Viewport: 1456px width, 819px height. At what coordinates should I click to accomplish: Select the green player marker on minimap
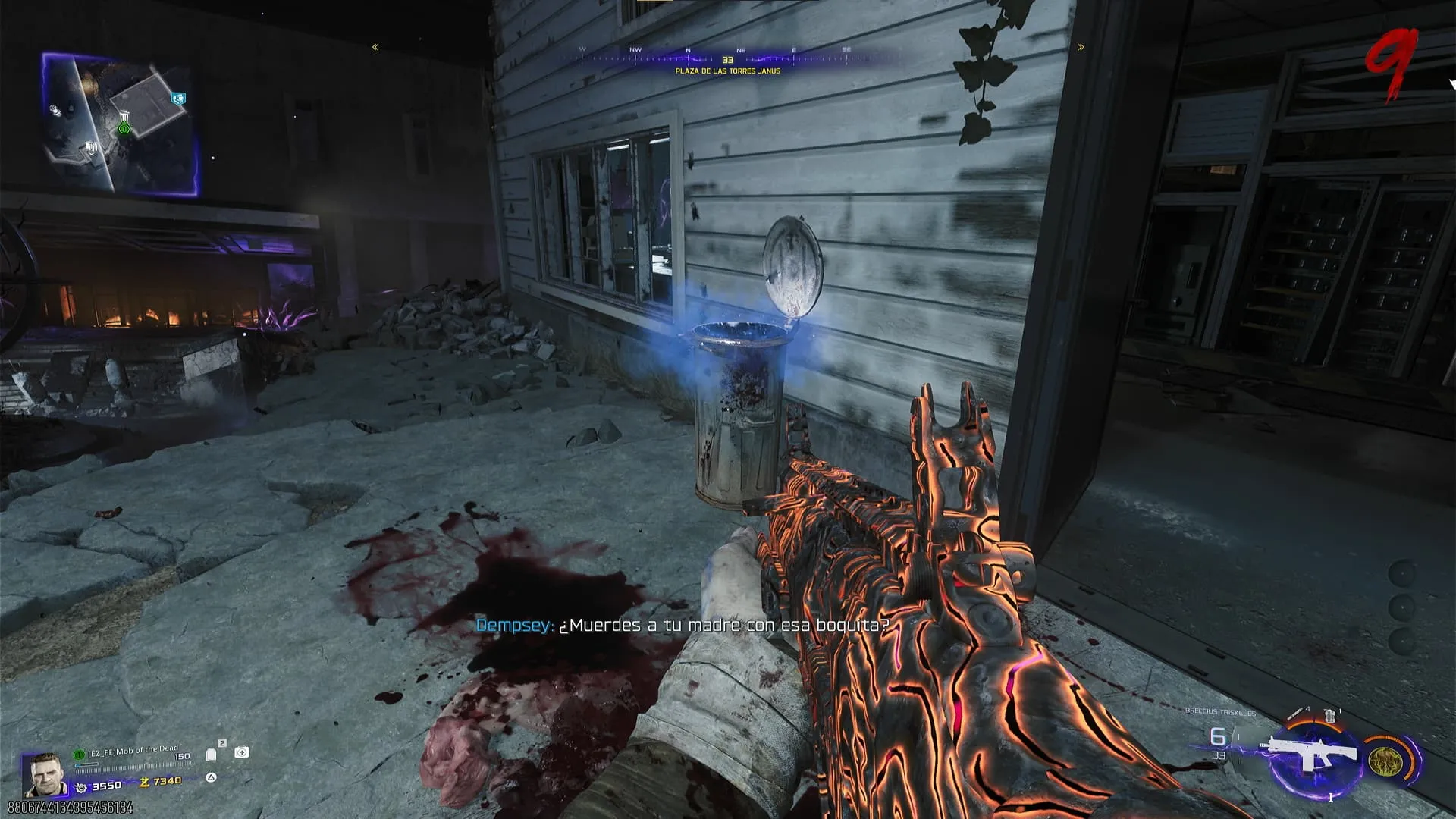point(124,129)
